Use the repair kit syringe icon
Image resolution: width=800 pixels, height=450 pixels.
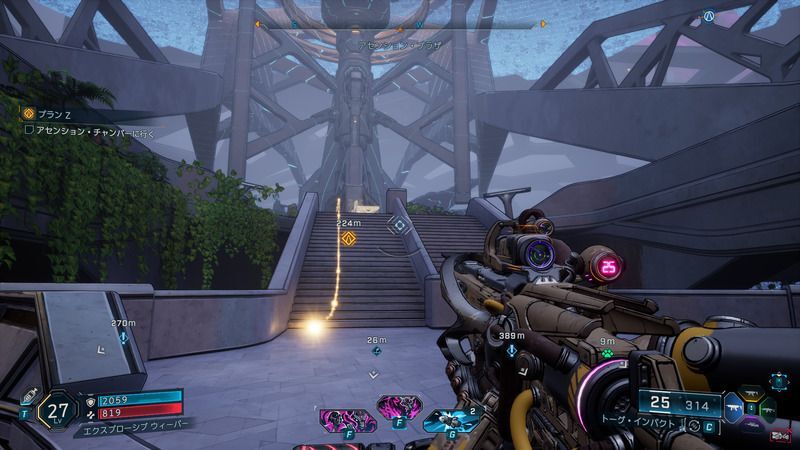[x=28, y=395]
